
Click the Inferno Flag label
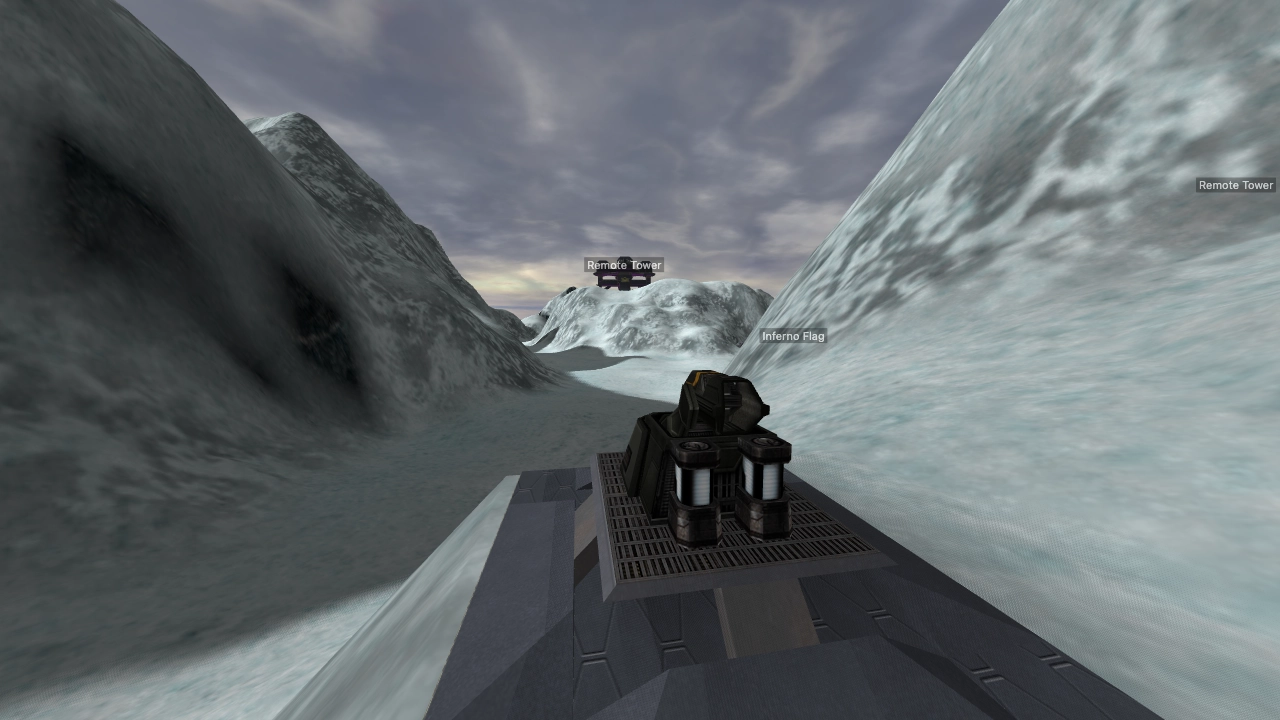pos(793,337)
